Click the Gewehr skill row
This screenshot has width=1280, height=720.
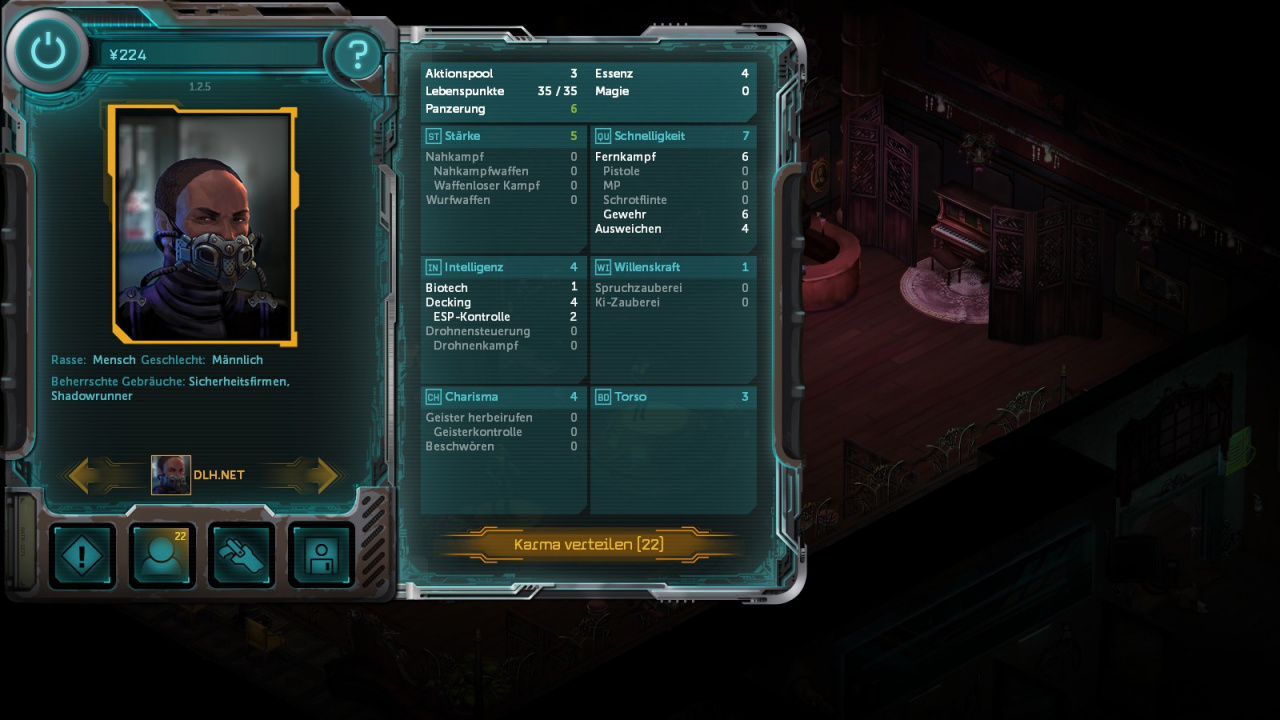click(x=670, y=214)
